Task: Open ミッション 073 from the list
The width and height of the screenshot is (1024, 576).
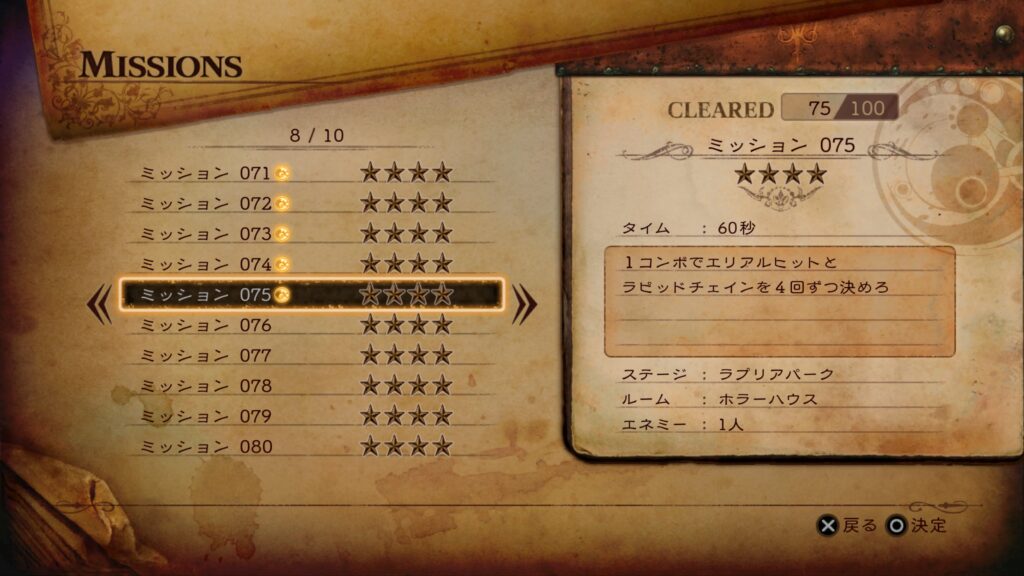Action: click(310, 234)
